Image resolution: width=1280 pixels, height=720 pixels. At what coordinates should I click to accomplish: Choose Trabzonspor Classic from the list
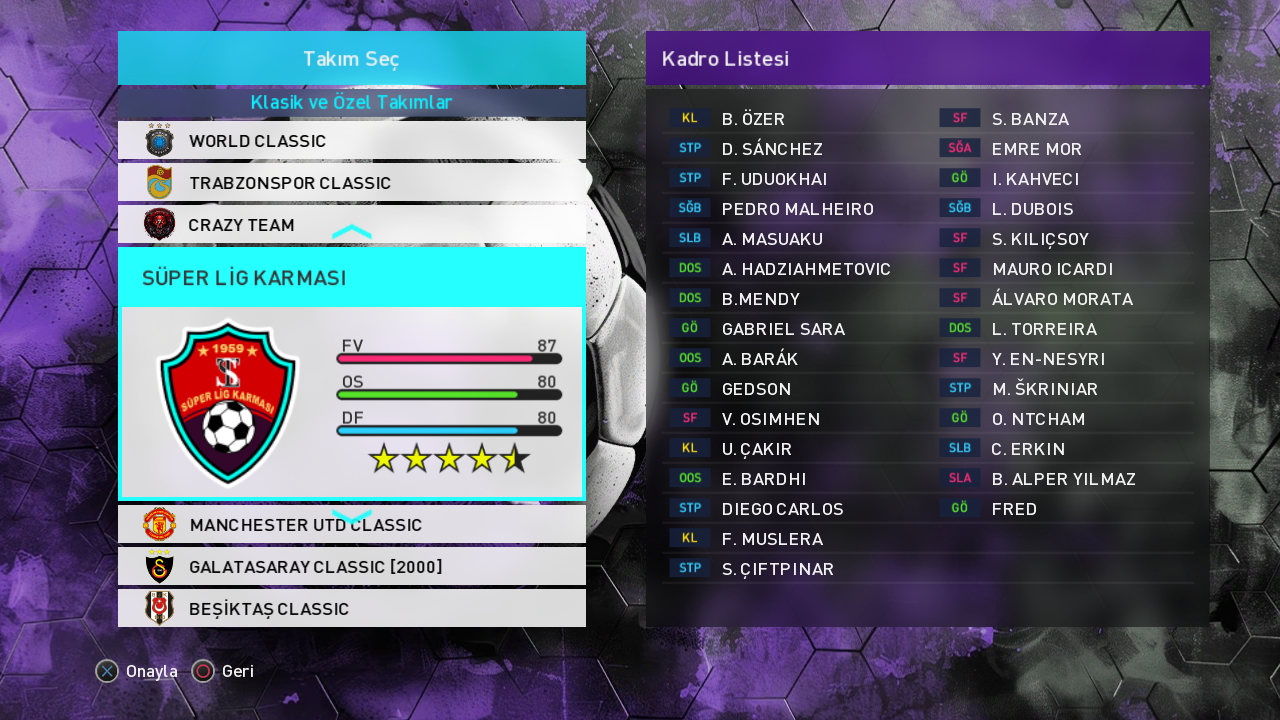(351, 183)
